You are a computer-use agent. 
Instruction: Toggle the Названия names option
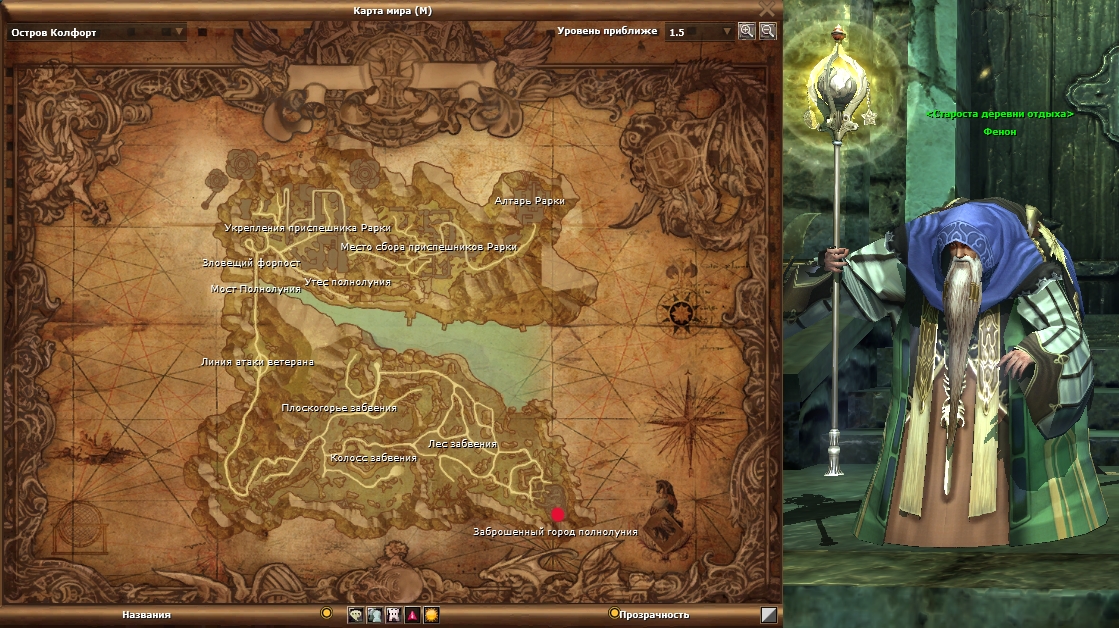(x=326, y=613)
